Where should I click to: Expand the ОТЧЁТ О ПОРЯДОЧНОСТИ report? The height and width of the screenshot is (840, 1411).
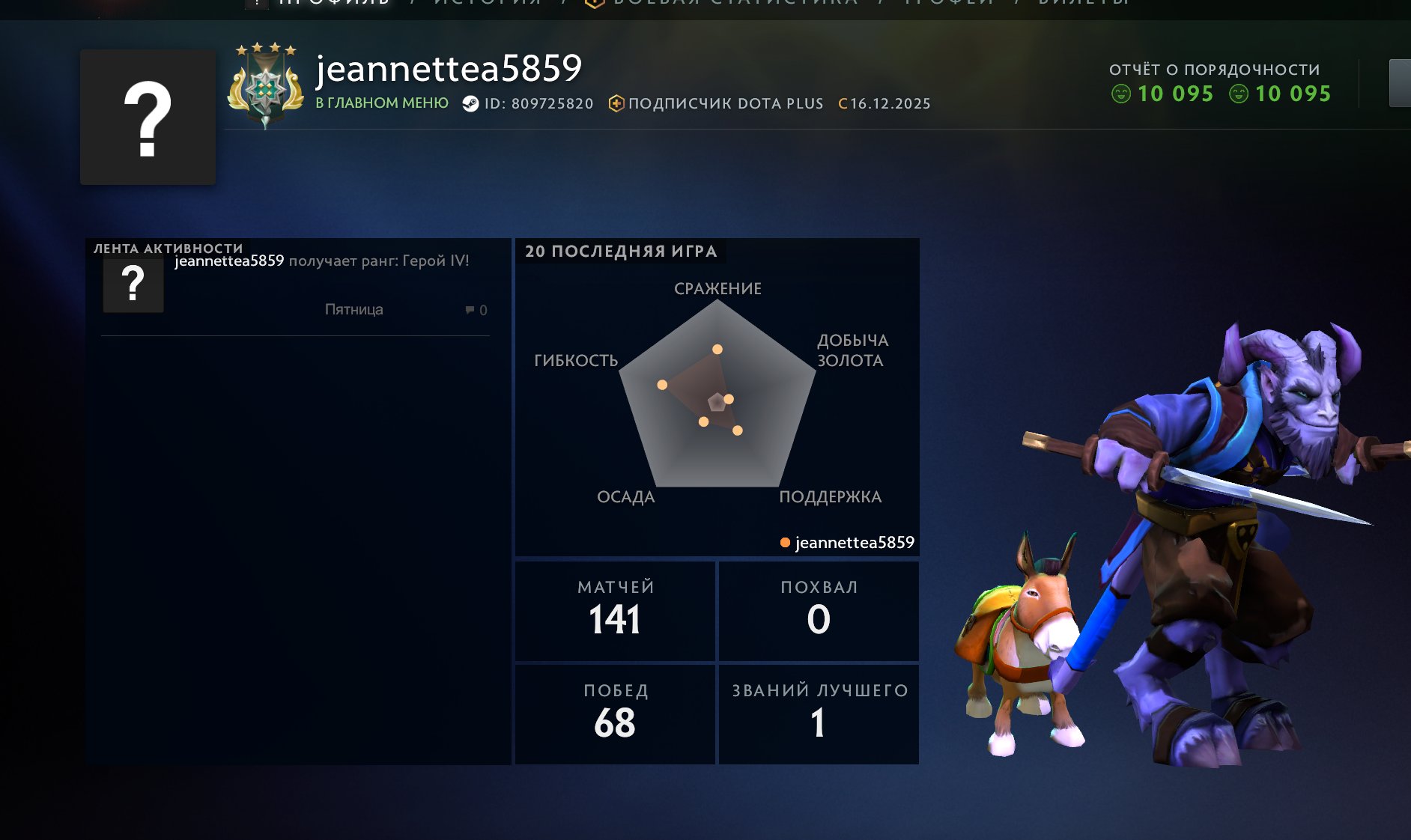click(1215, 69)
